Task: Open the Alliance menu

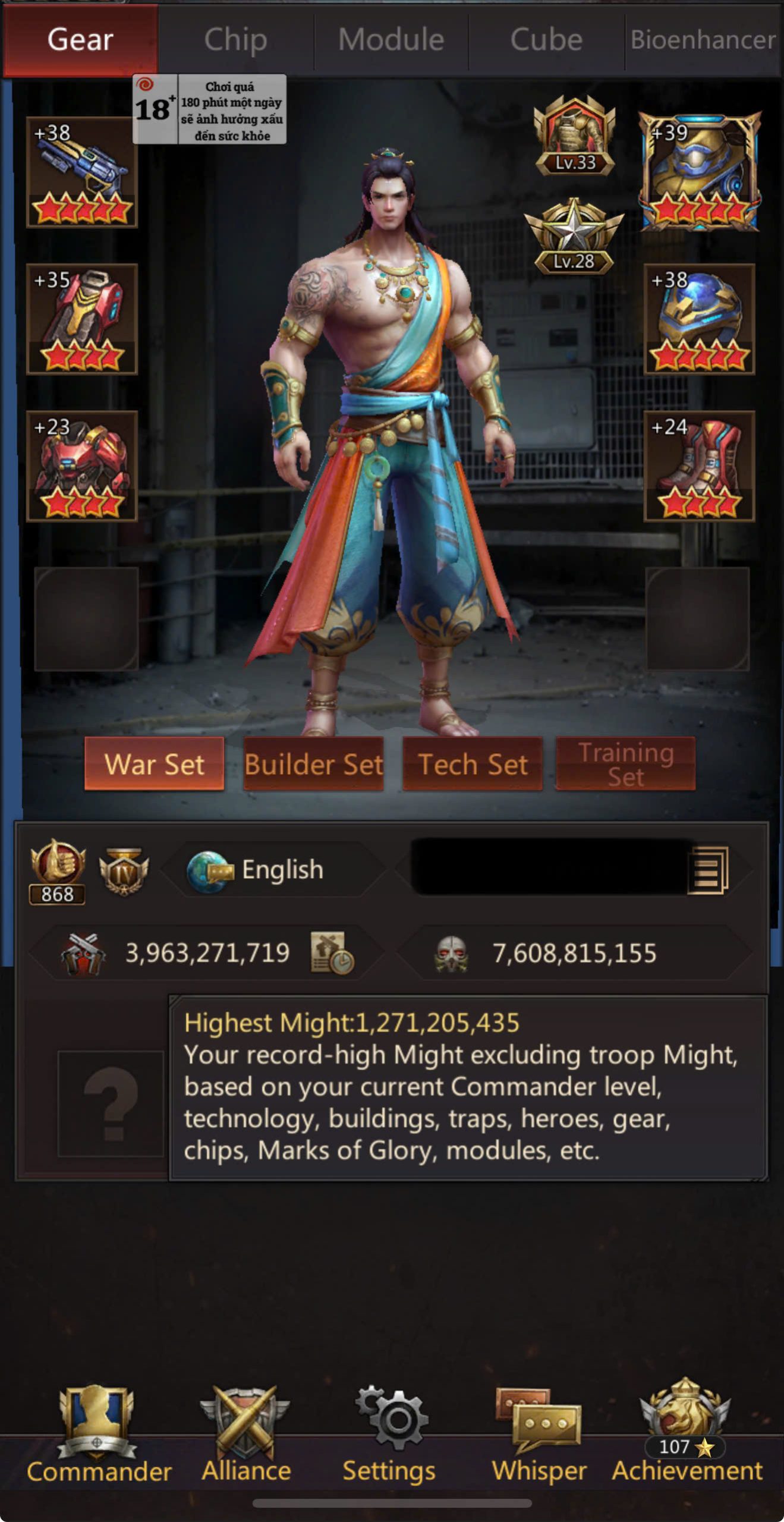Action: (x=246, y=1433)
